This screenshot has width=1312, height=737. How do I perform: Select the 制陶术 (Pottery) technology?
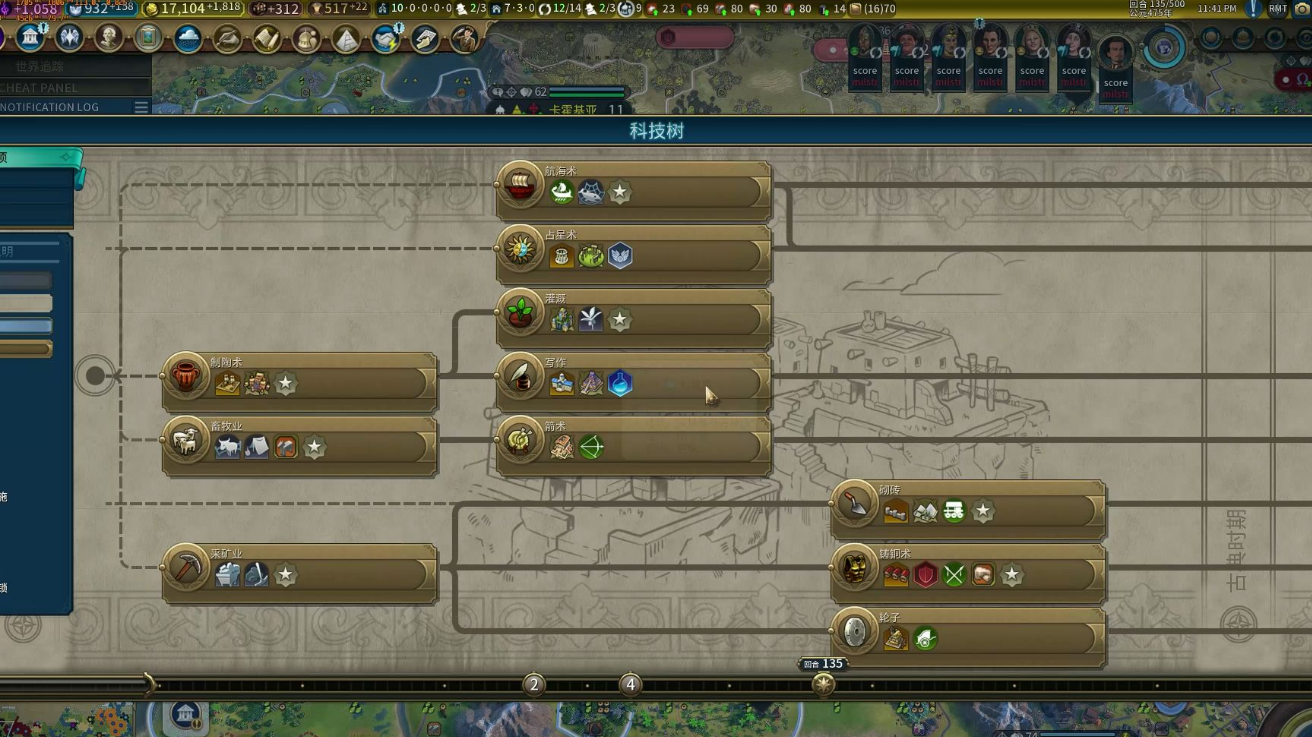point(300,382)
